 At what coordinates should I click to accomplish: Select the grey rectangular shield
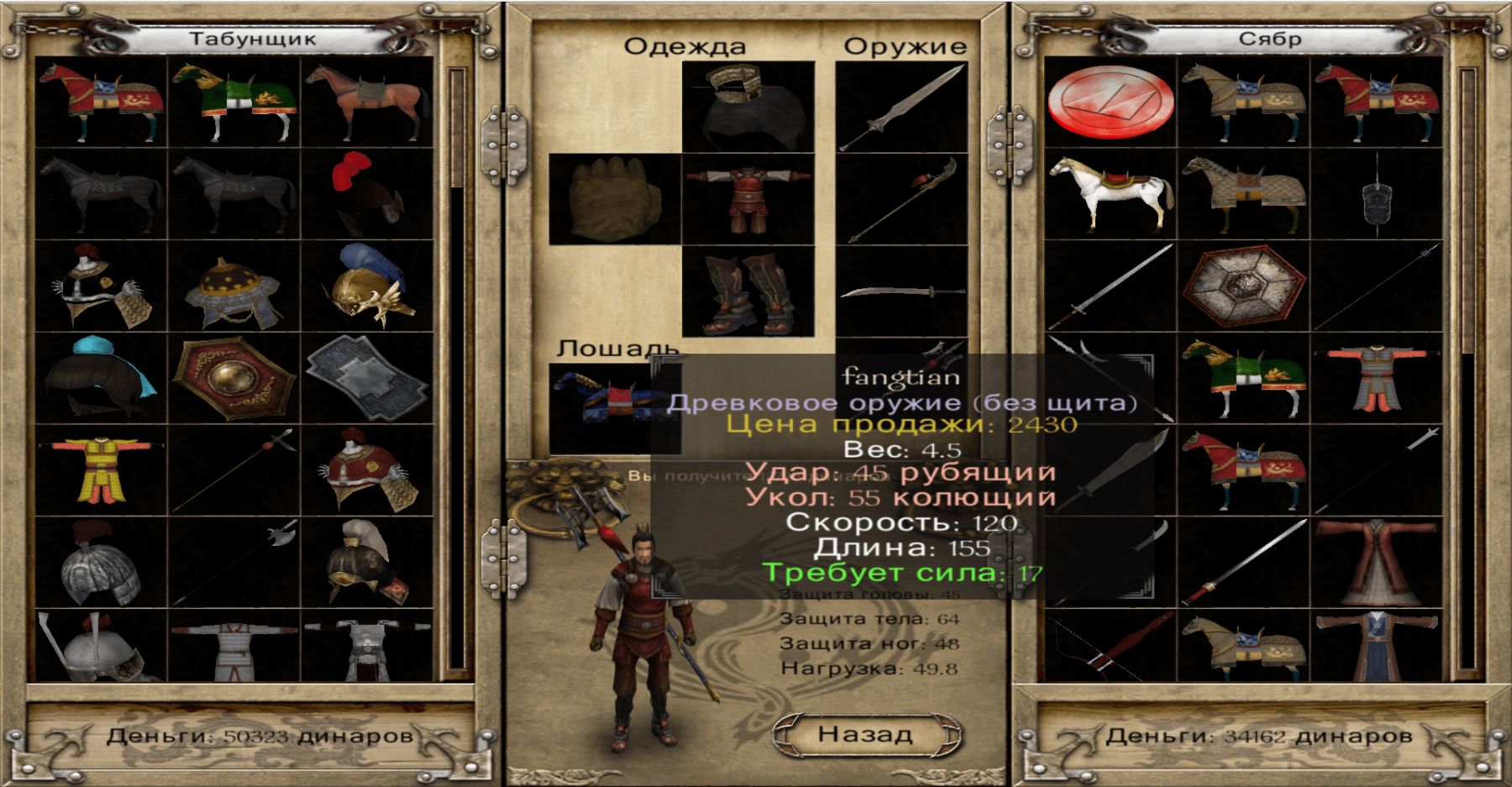click(x=367, y=378)
